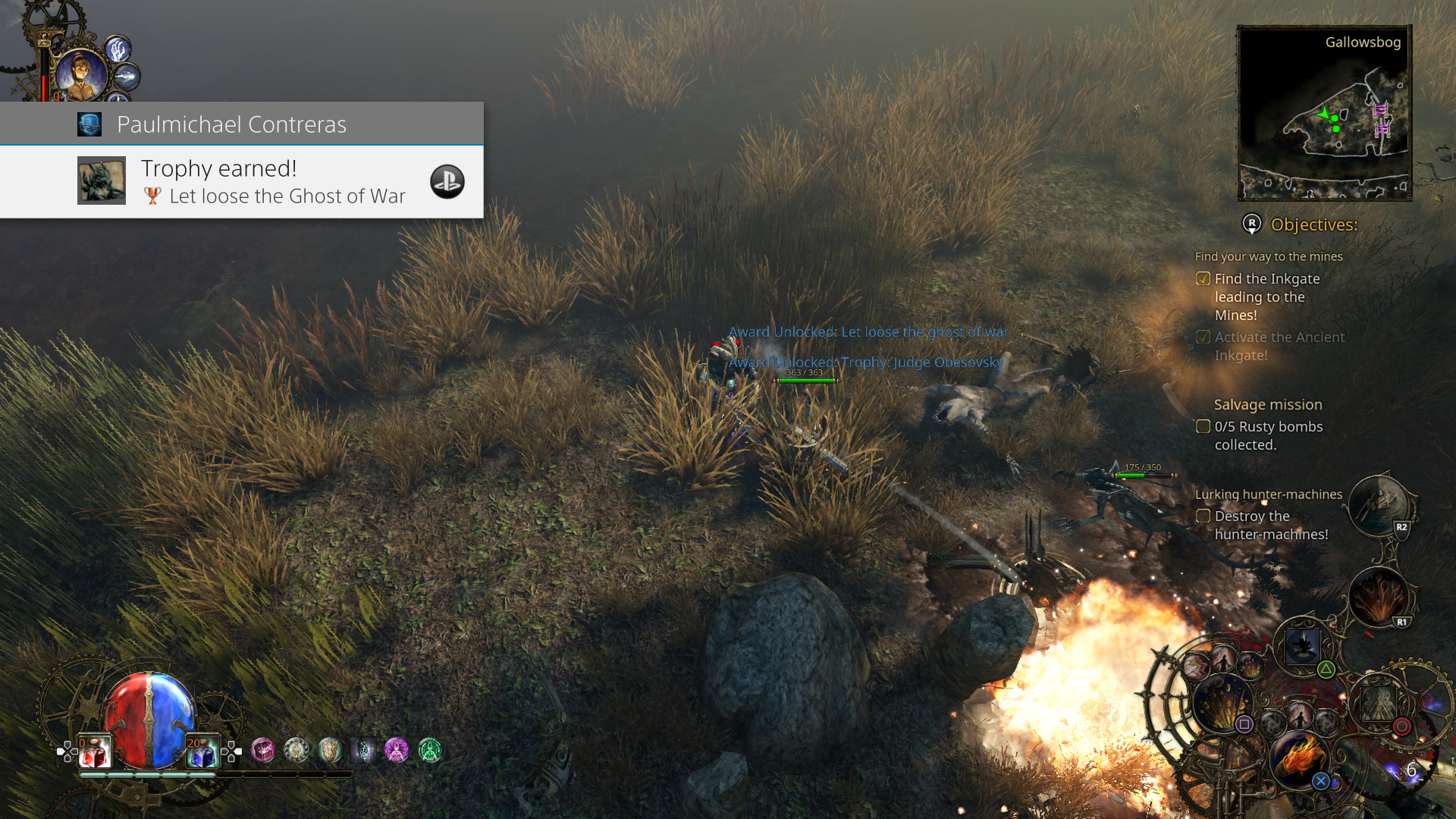The image size is (1456, 819).
Task: Check off the Destroy the hunter-machines objective
Action: pos(1203,516)
